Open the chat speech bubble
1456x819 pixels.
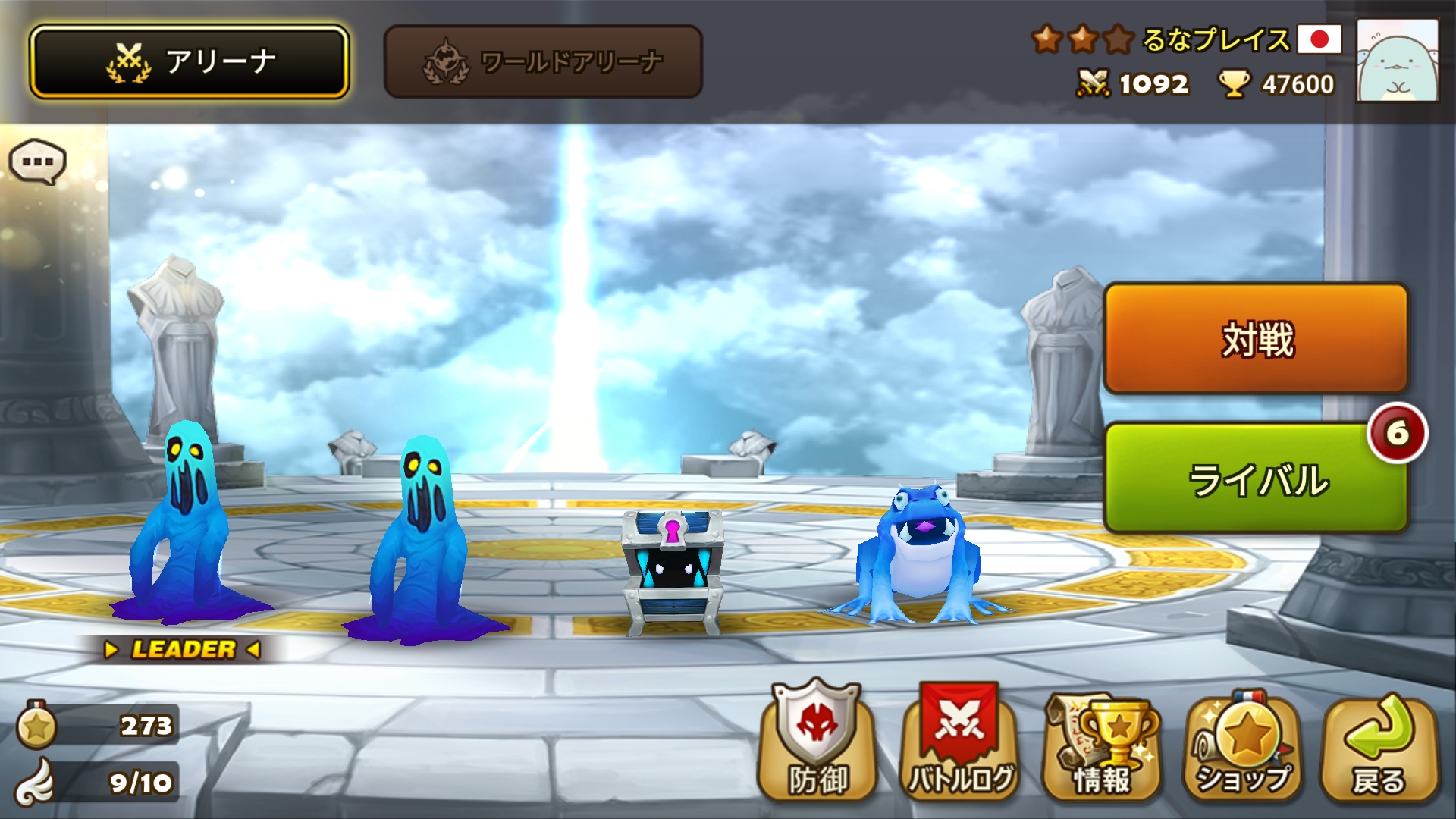click(37, 162)
